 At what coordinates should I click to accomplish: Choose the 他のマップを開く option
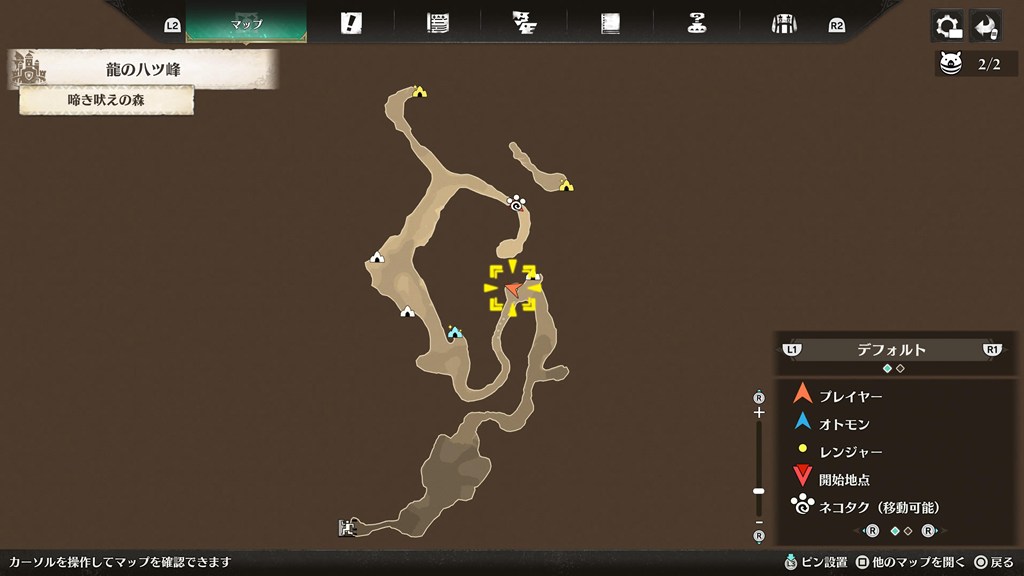click(x=910, y=562)
